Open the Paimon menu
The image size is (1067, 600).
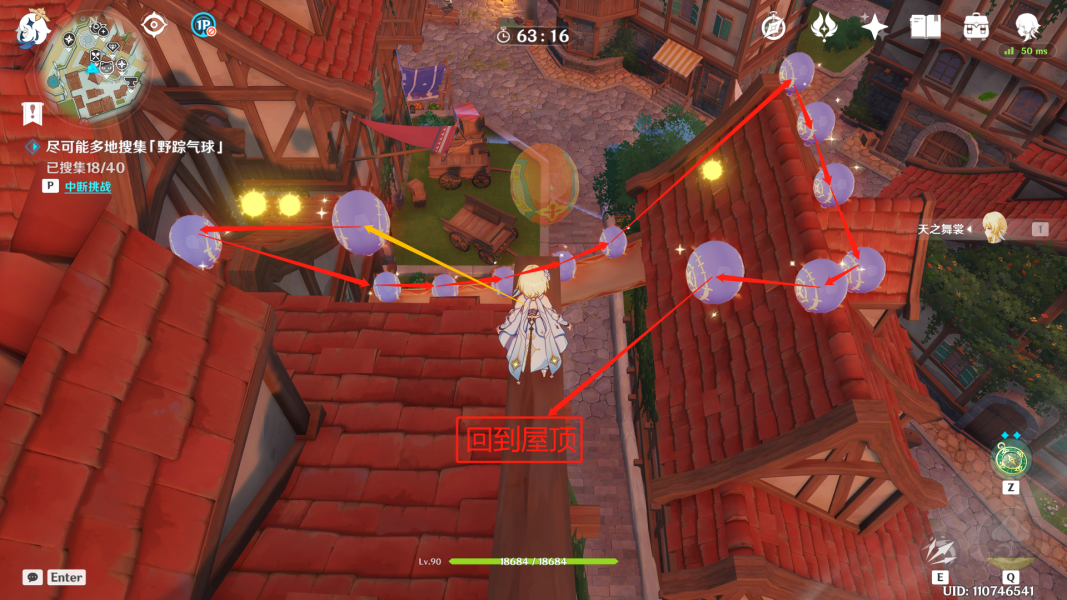coord(33,30)
